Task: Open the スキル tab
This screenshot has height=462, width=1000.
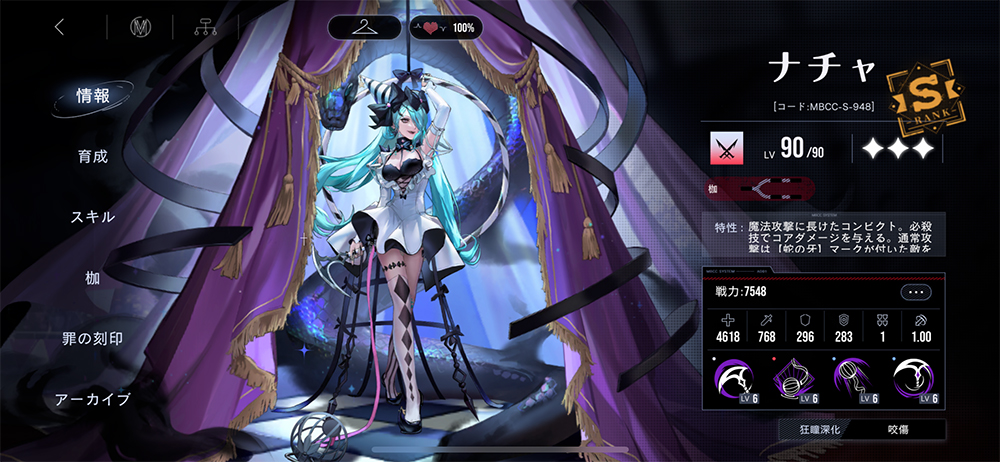Action: (x=93, y=217)
